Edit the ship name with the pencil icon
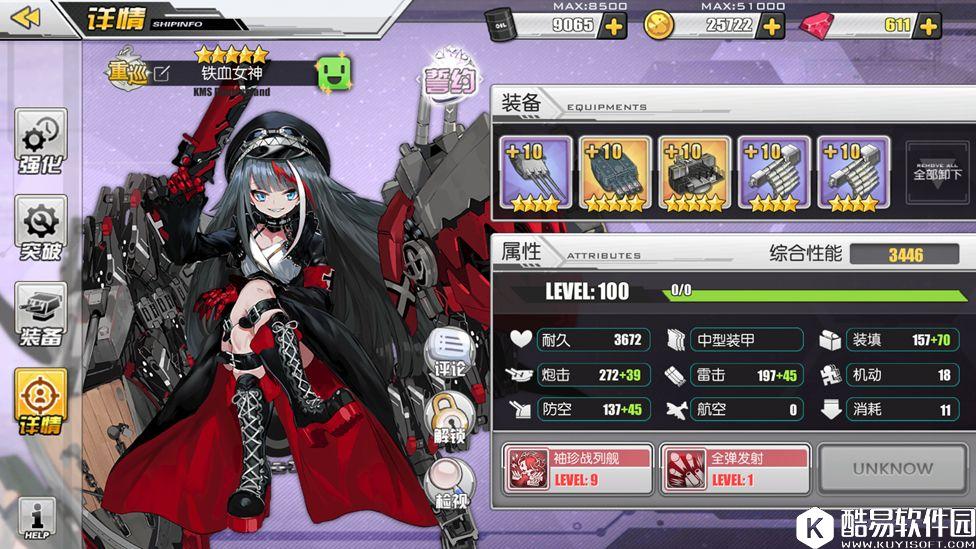This screenshot has width=976, height=549. pyautogui.click(x=161, y=73)
